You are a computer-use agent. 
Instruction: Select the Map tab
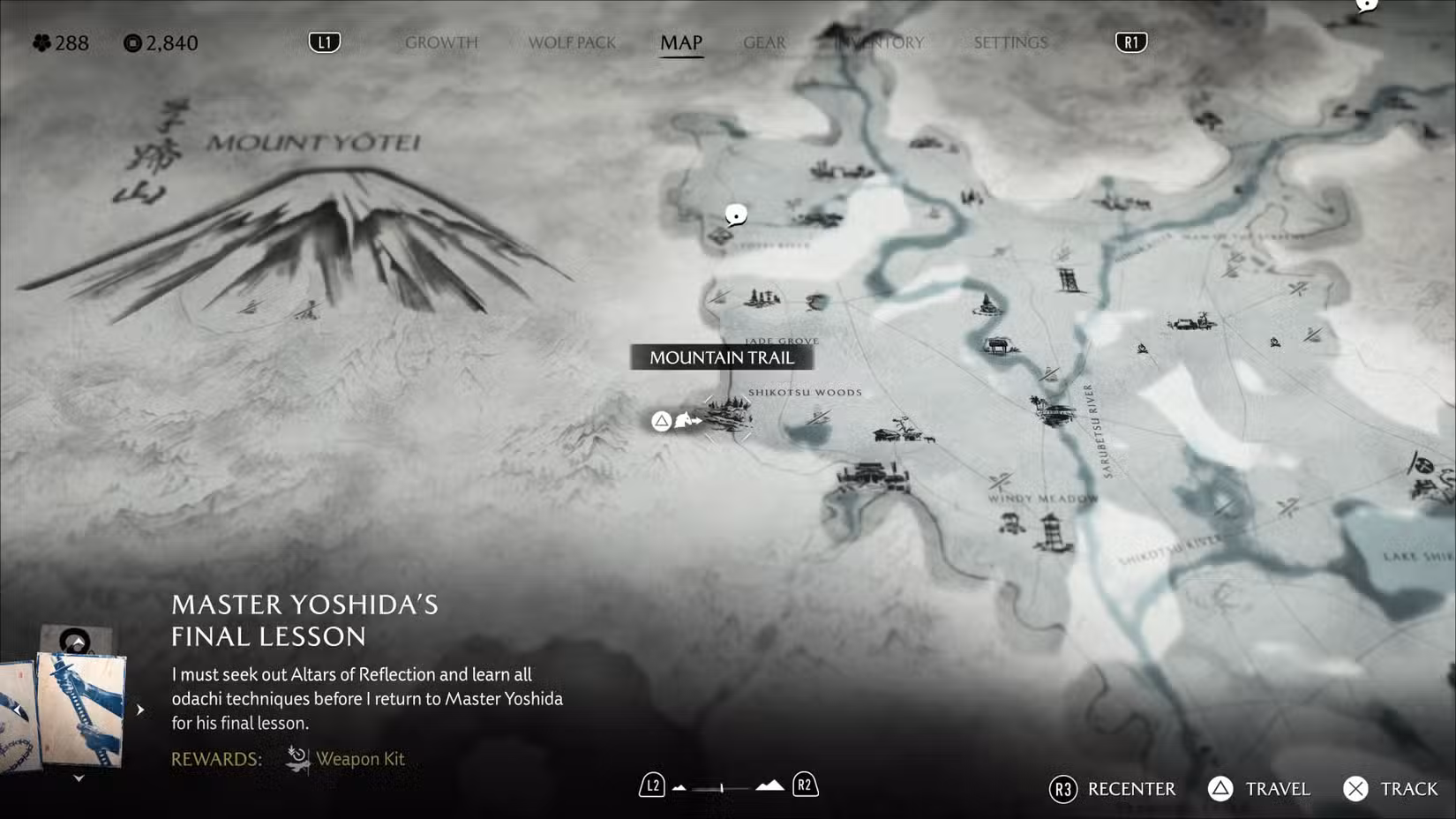[x=681, y=42]
